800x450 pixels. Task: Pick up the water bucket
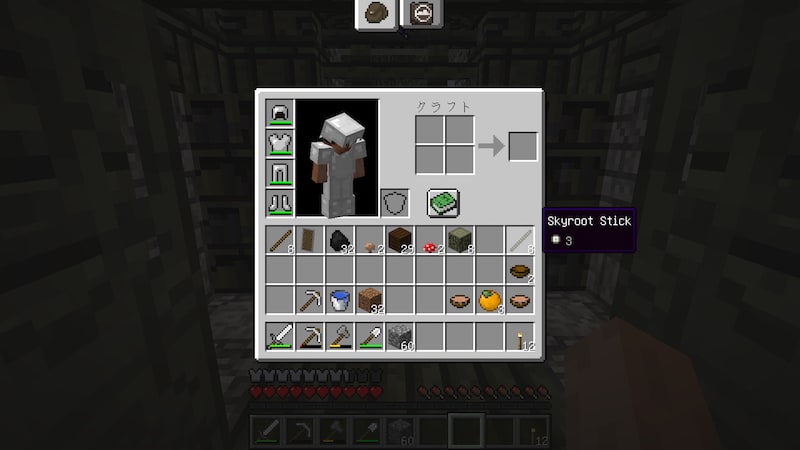pyautogui.click(x=340, y=299)
